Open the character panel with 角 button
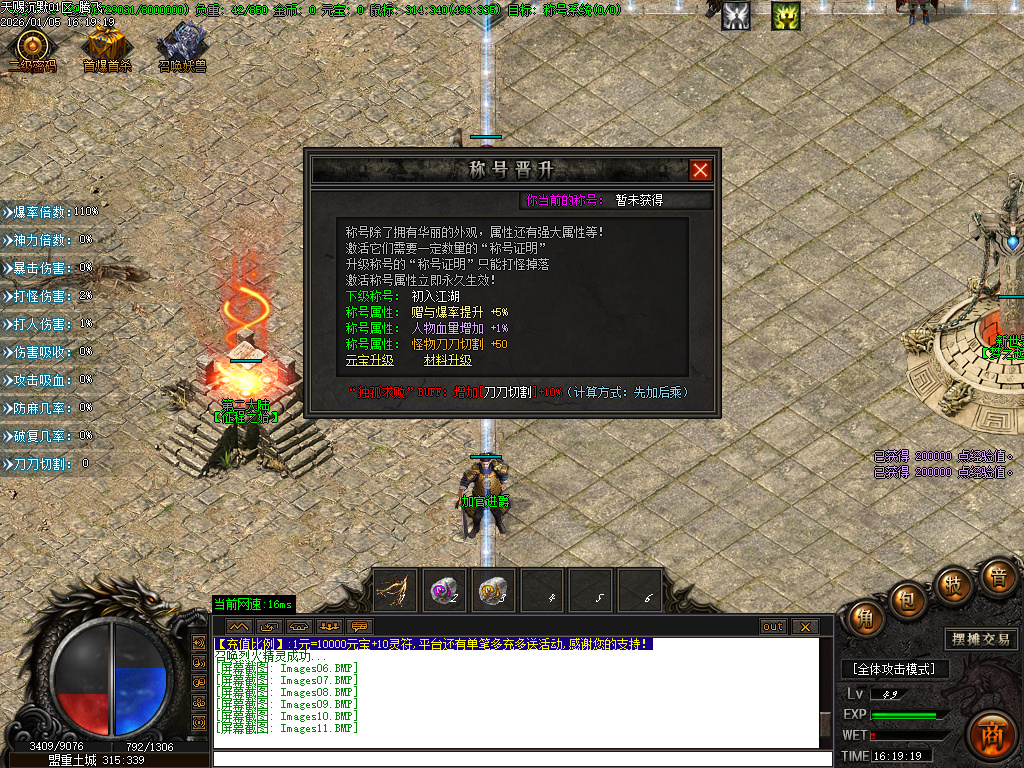Image resolution: width=1024 pixels, height=768 pixels. [x=865, y=617]
